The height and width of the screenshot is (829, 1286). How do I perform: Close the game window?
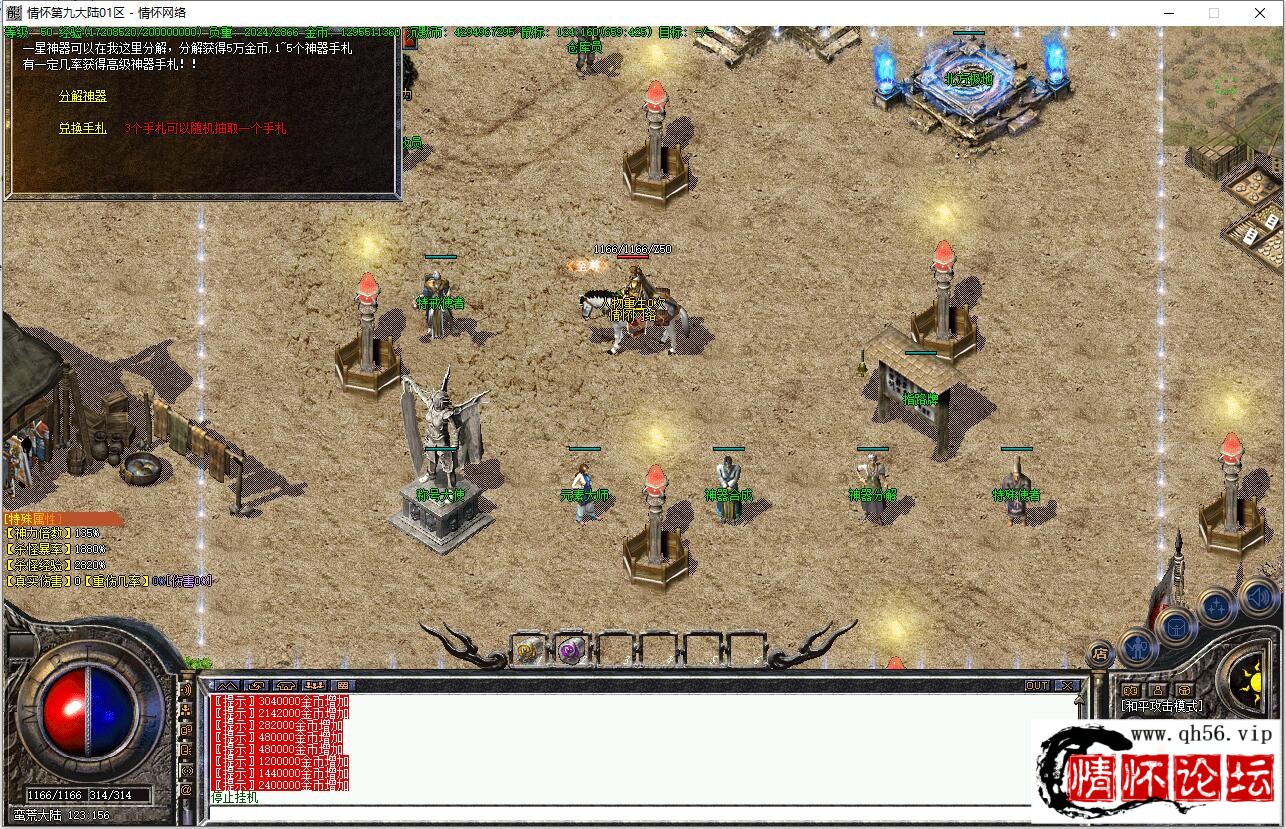pos(1260,13)
